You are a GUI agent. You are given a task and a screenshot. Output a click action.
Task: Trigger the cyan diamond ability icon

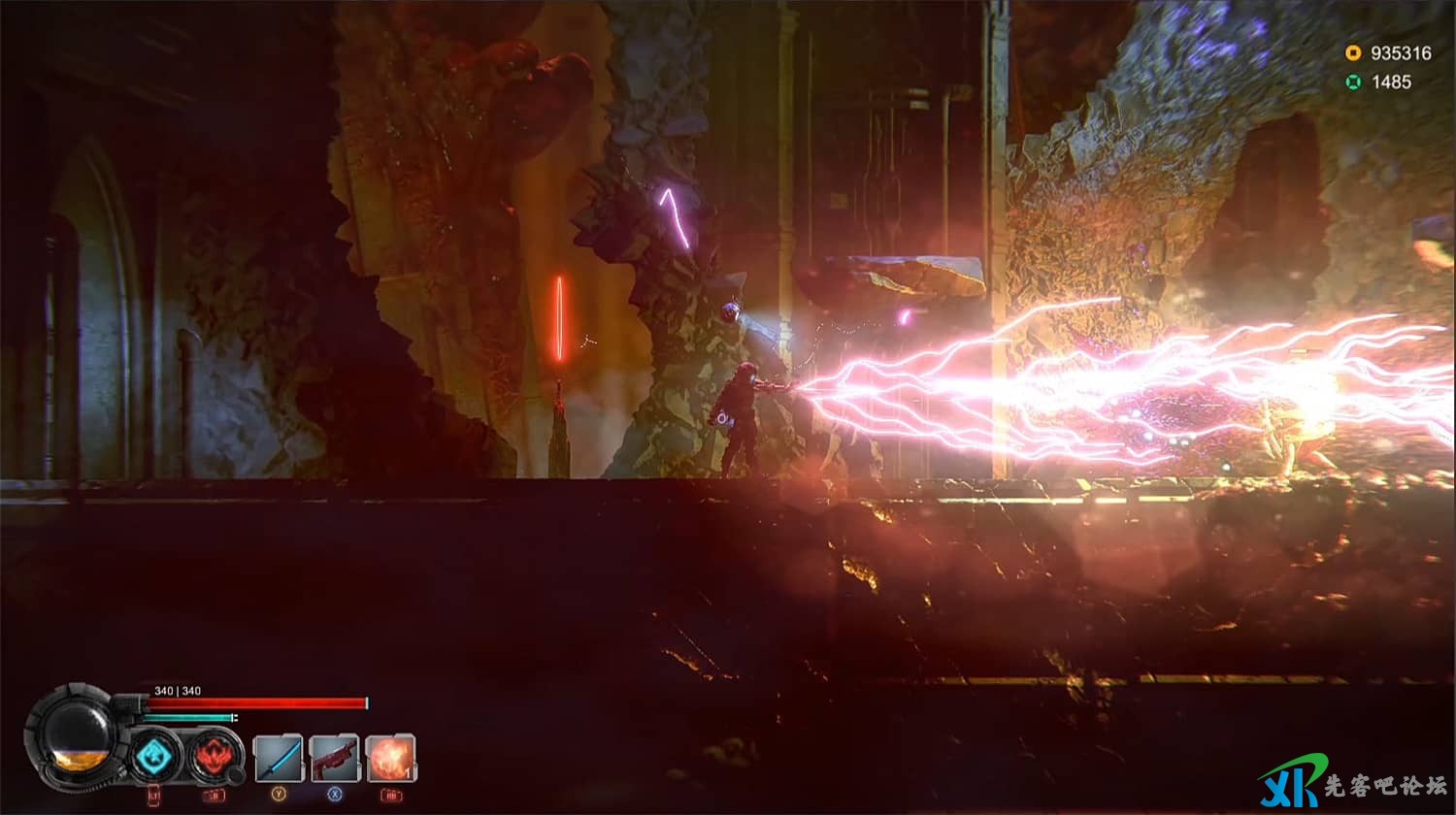point(155,756)
